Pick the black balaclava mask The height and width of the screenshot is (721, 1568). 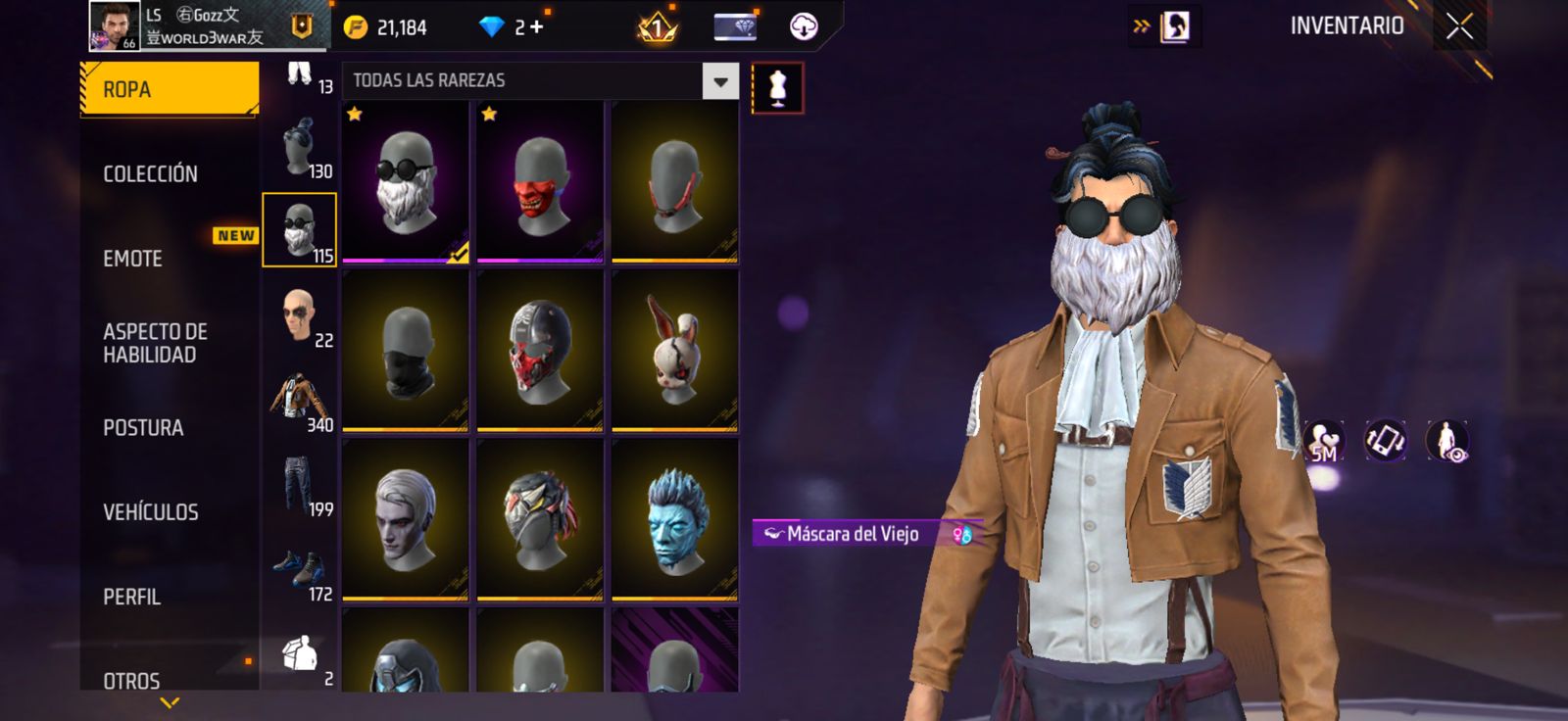tap(406, 351)
